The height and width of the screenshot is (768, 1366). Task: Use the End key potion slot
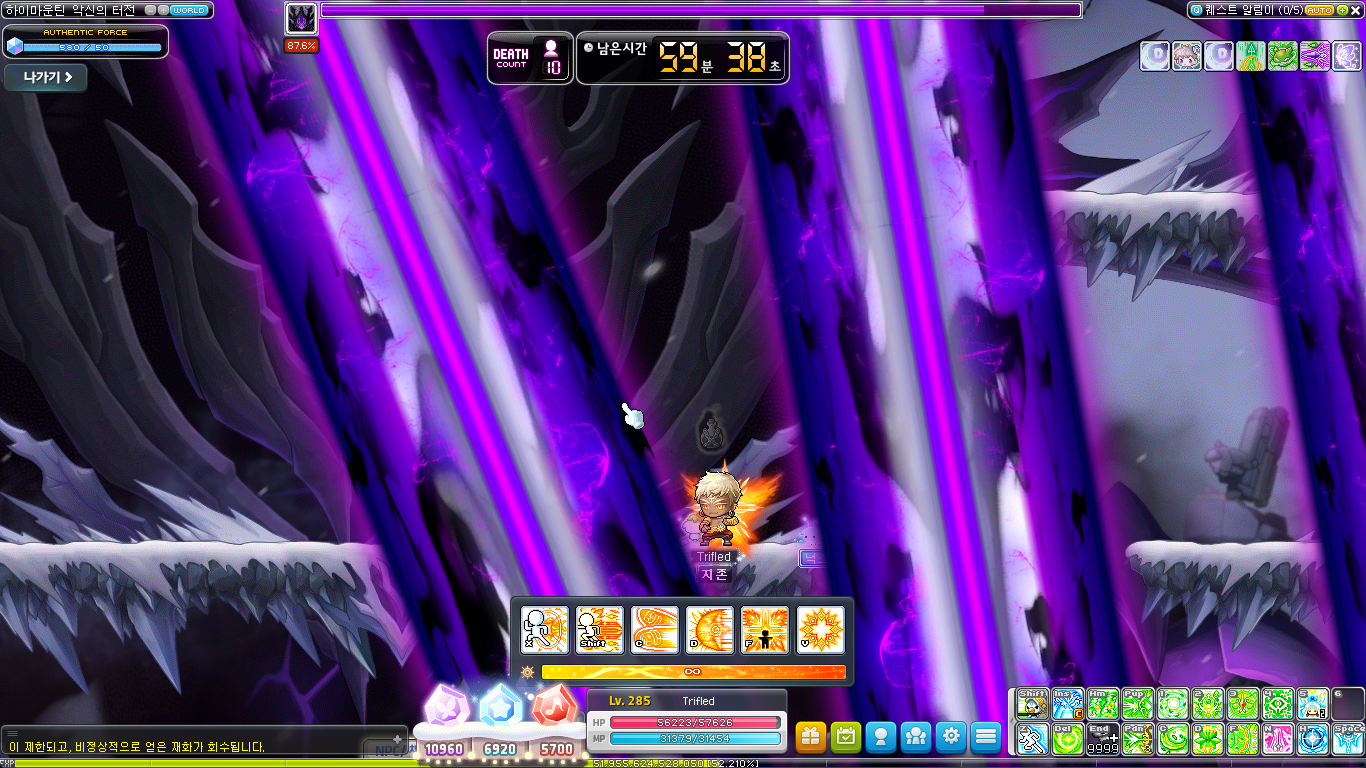click(1103, 739)
